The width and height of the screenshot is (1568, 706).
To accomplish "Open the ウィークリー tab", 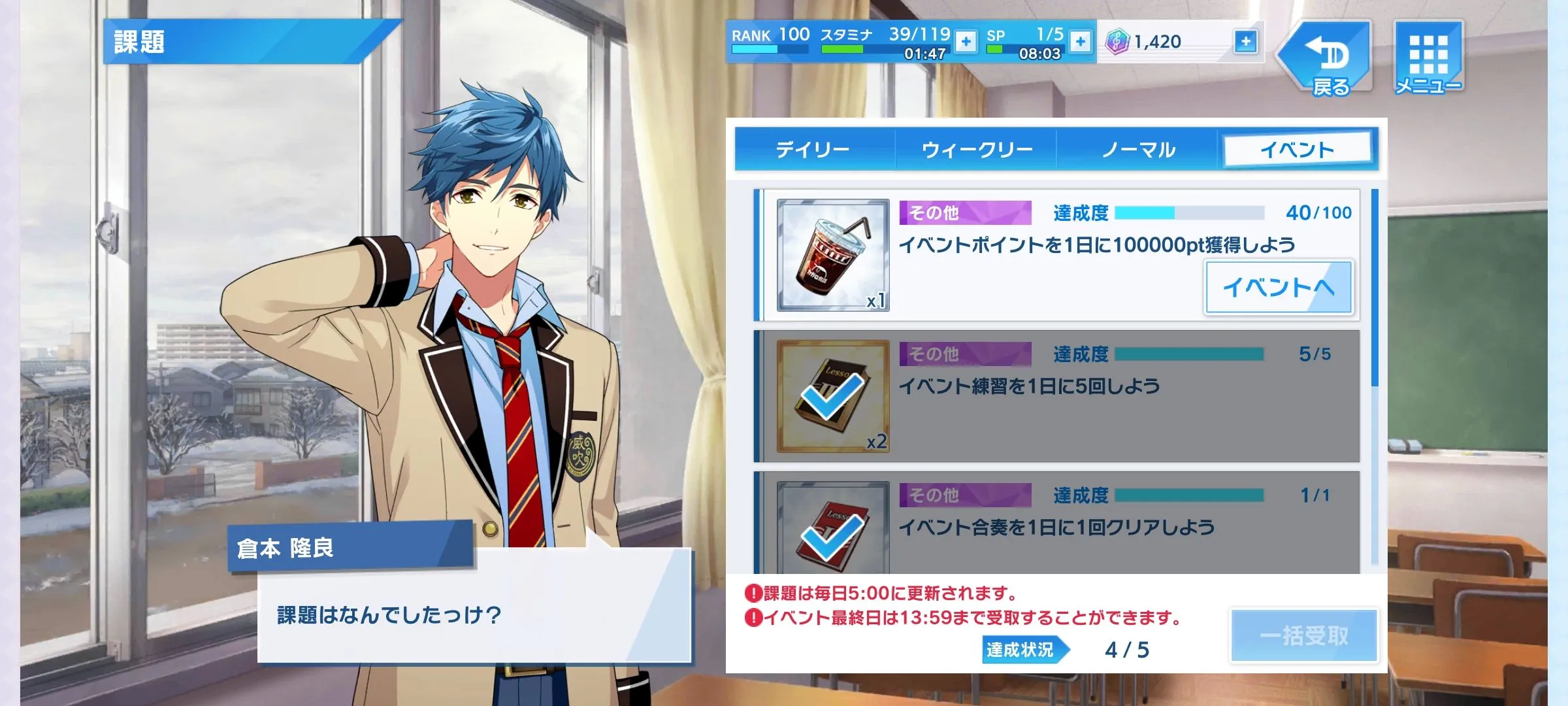I will coord(976,150).
